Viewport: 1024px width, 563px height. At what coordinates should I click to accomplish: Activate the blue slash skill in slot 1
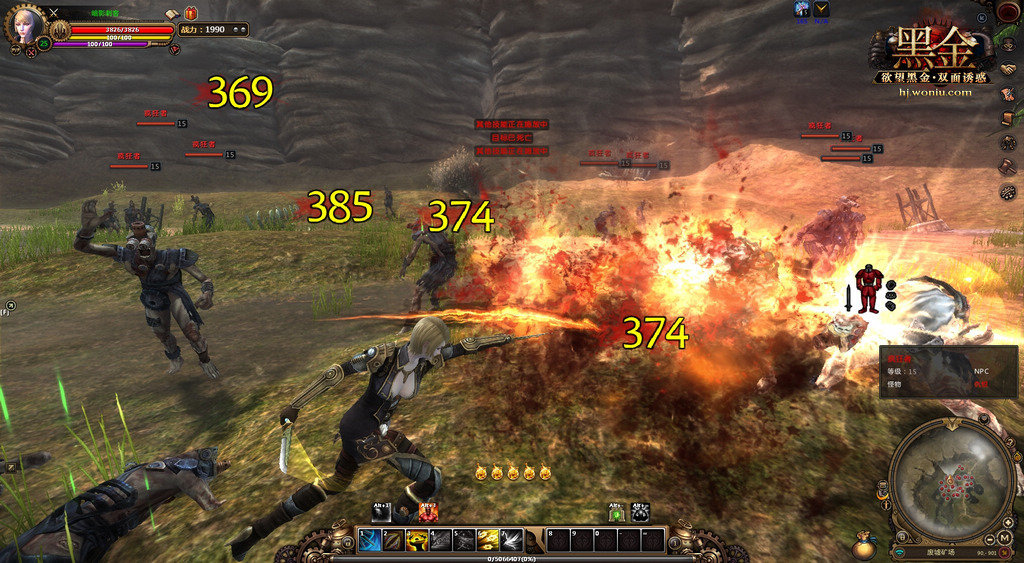coord(368,540)
